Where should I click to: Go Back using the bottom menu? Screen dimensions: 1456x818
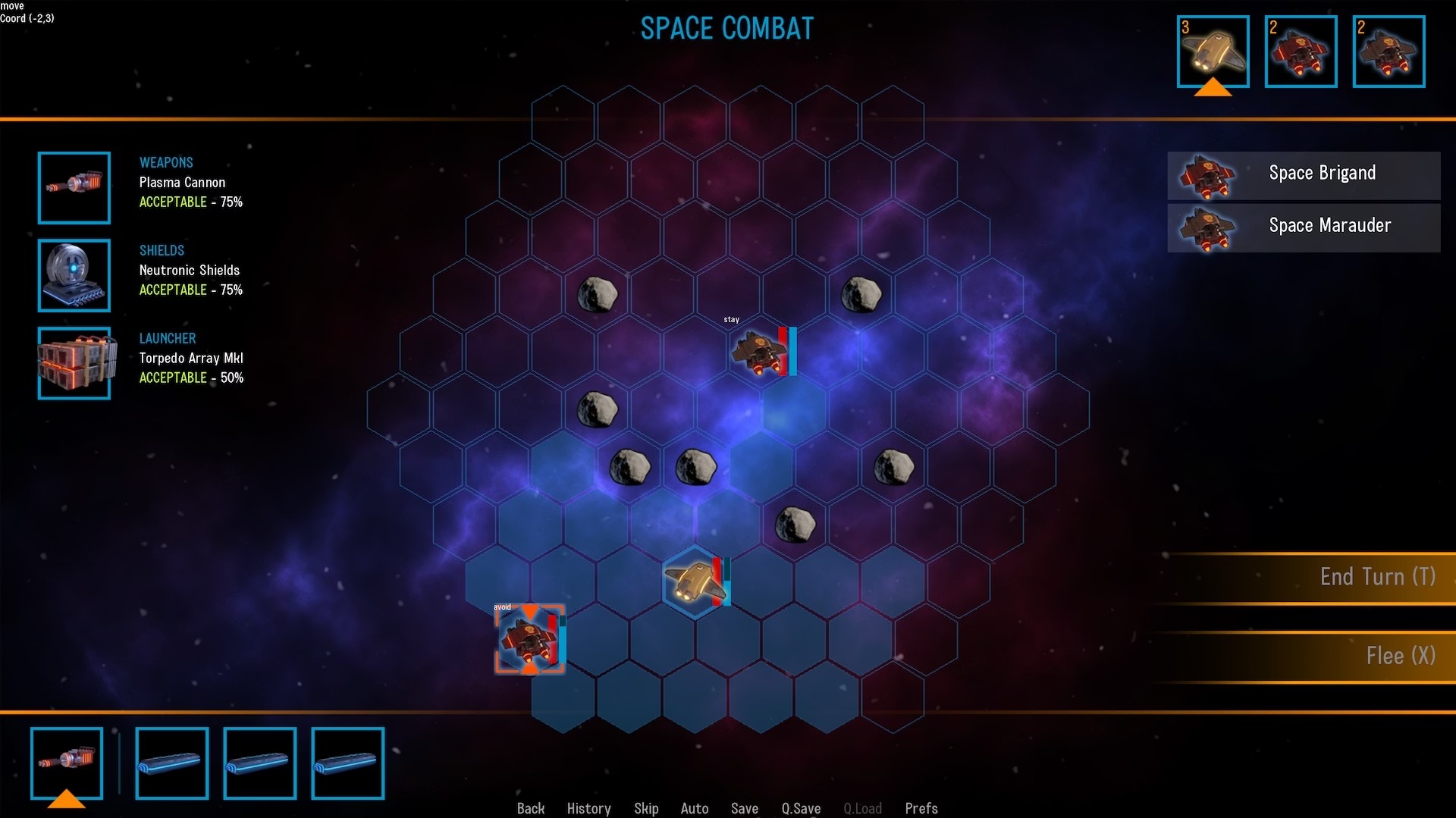(531, 808)
